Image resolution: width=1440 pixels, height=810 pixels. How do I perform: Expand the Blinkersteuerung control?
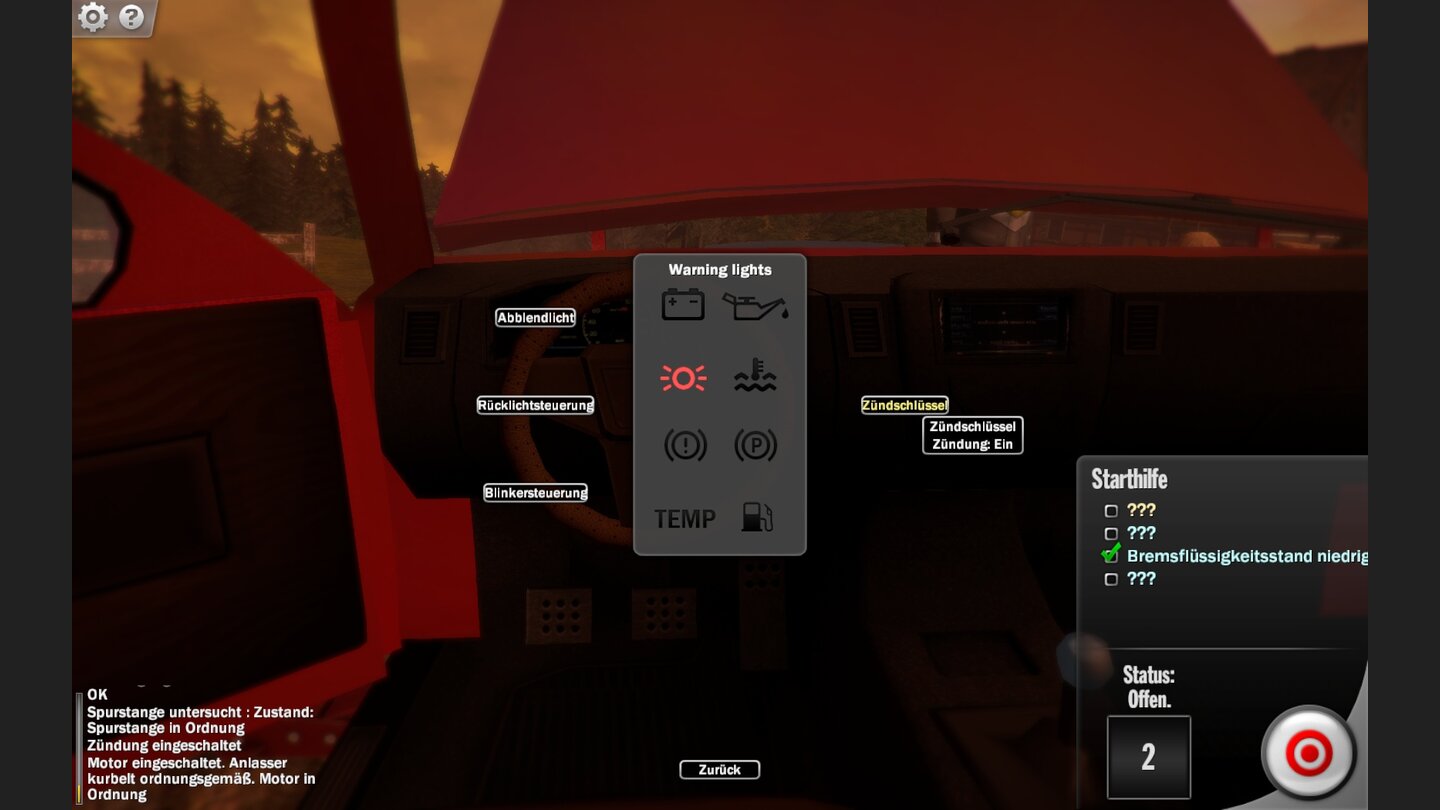(x=536, y=492)
